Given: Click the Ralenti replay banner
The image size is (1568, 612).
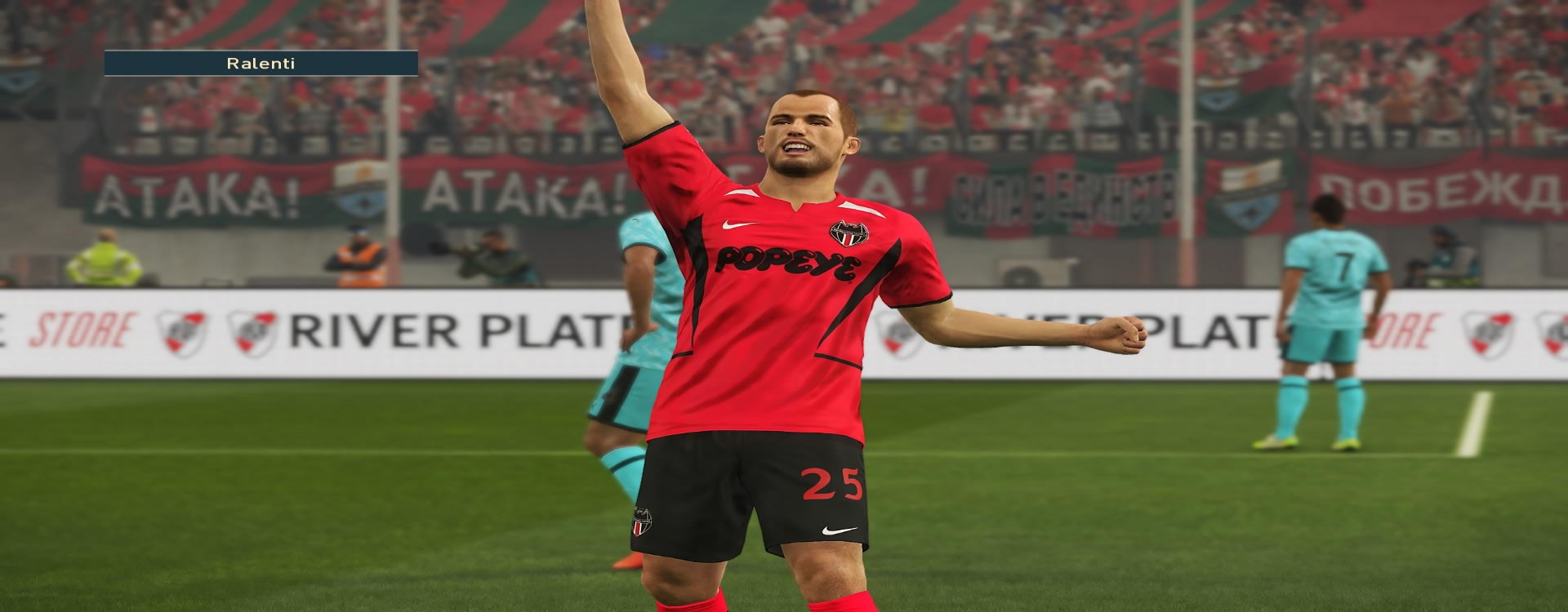Looking at the screenshot, I should point(261,64).
